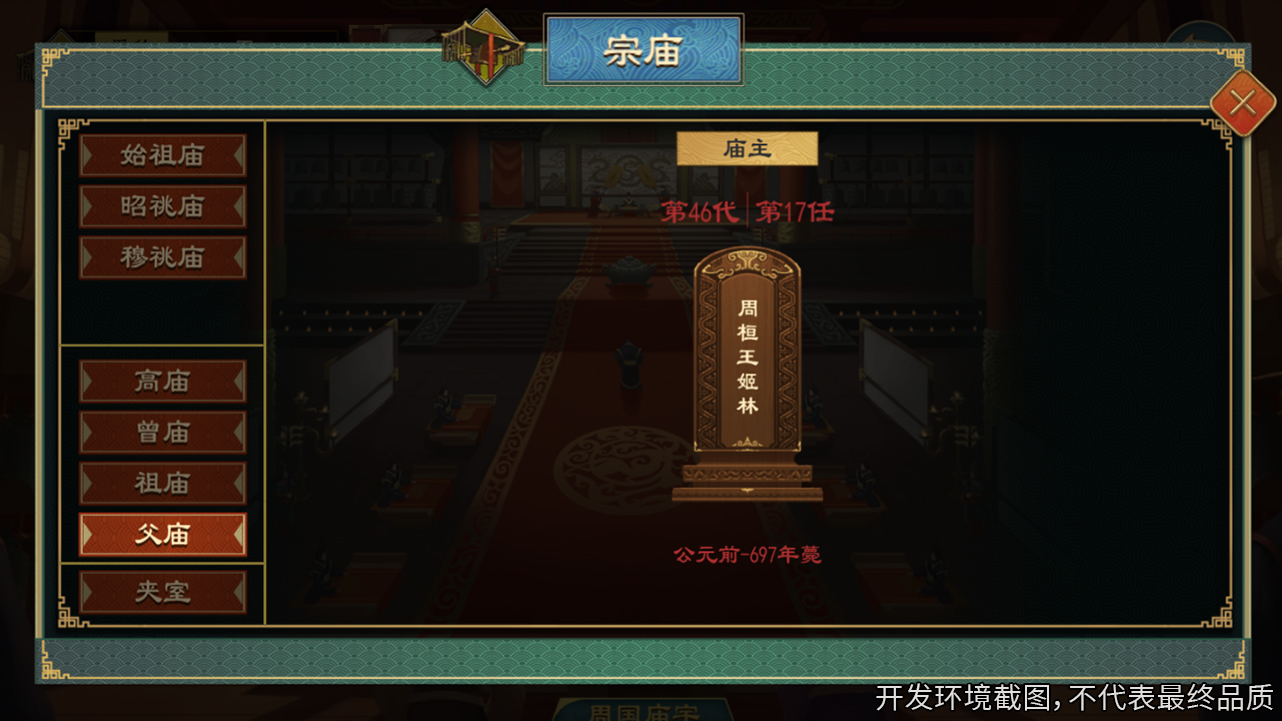Click the diamond temple emblem beside the title
The height and width of the screenshot is (721, 1282).
tap(484, 47)
